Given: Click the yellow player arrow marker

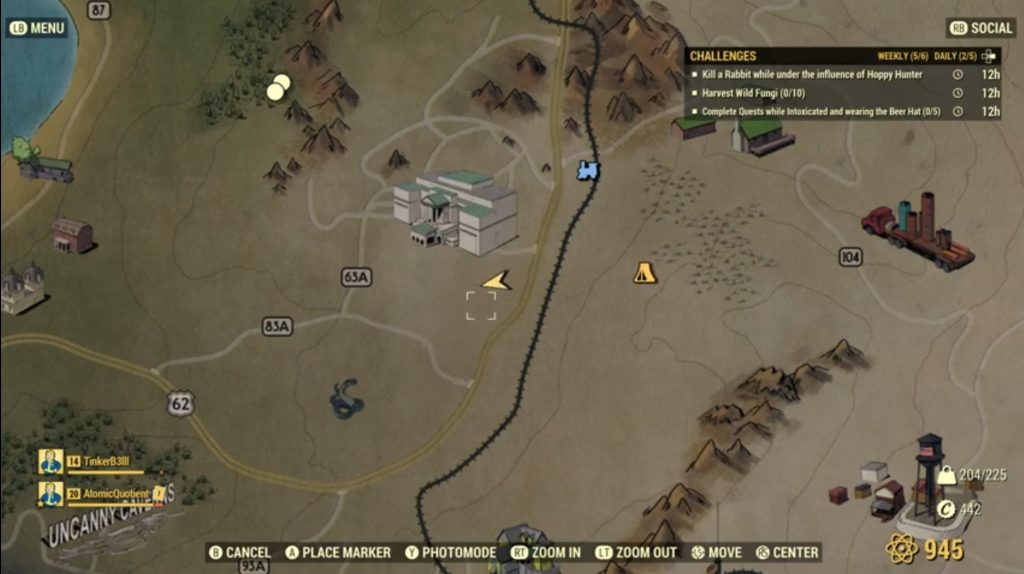Looking at the screenshot, I should click(x=496, y=282).
